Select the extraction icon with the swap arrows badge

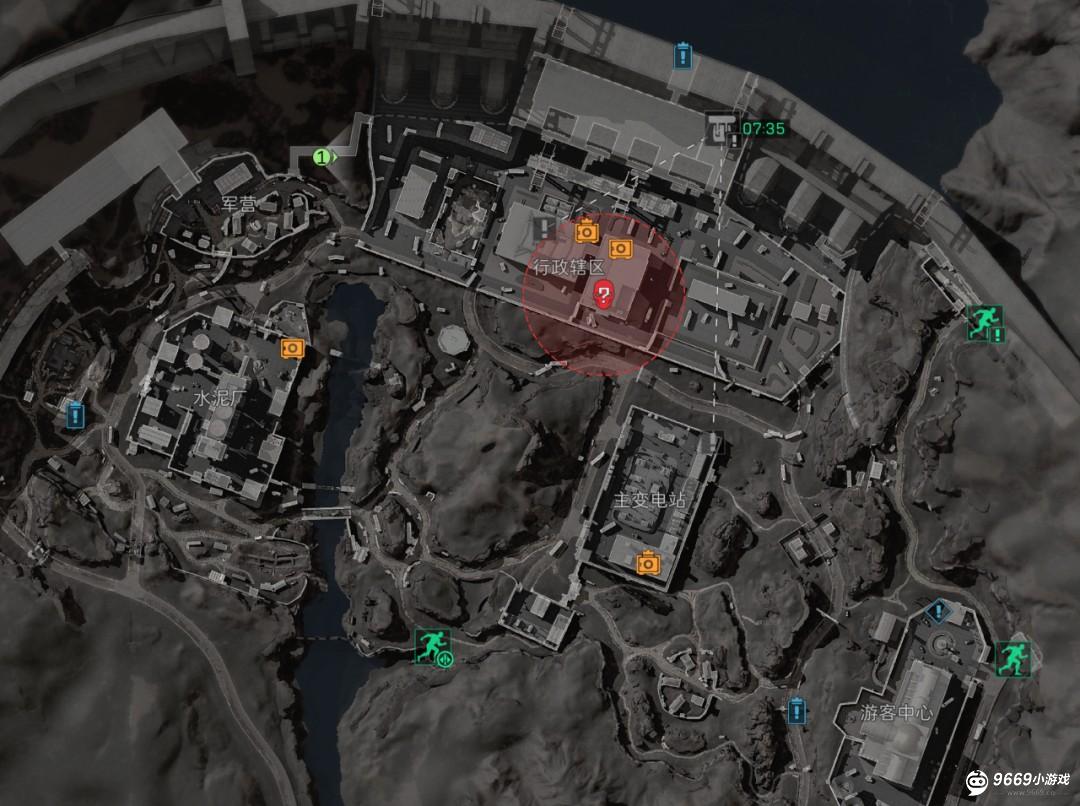pos(433,644)
